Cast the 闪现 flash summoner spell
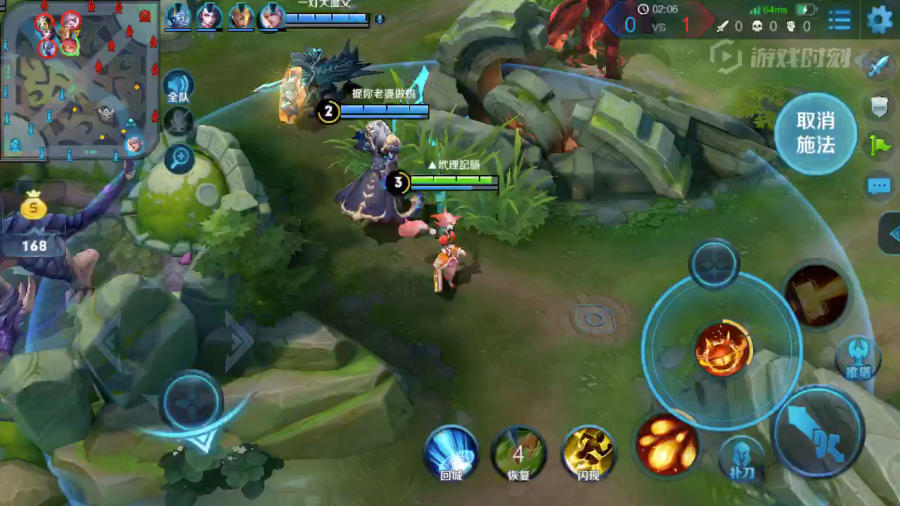900x506 pixels. point(588,452)
